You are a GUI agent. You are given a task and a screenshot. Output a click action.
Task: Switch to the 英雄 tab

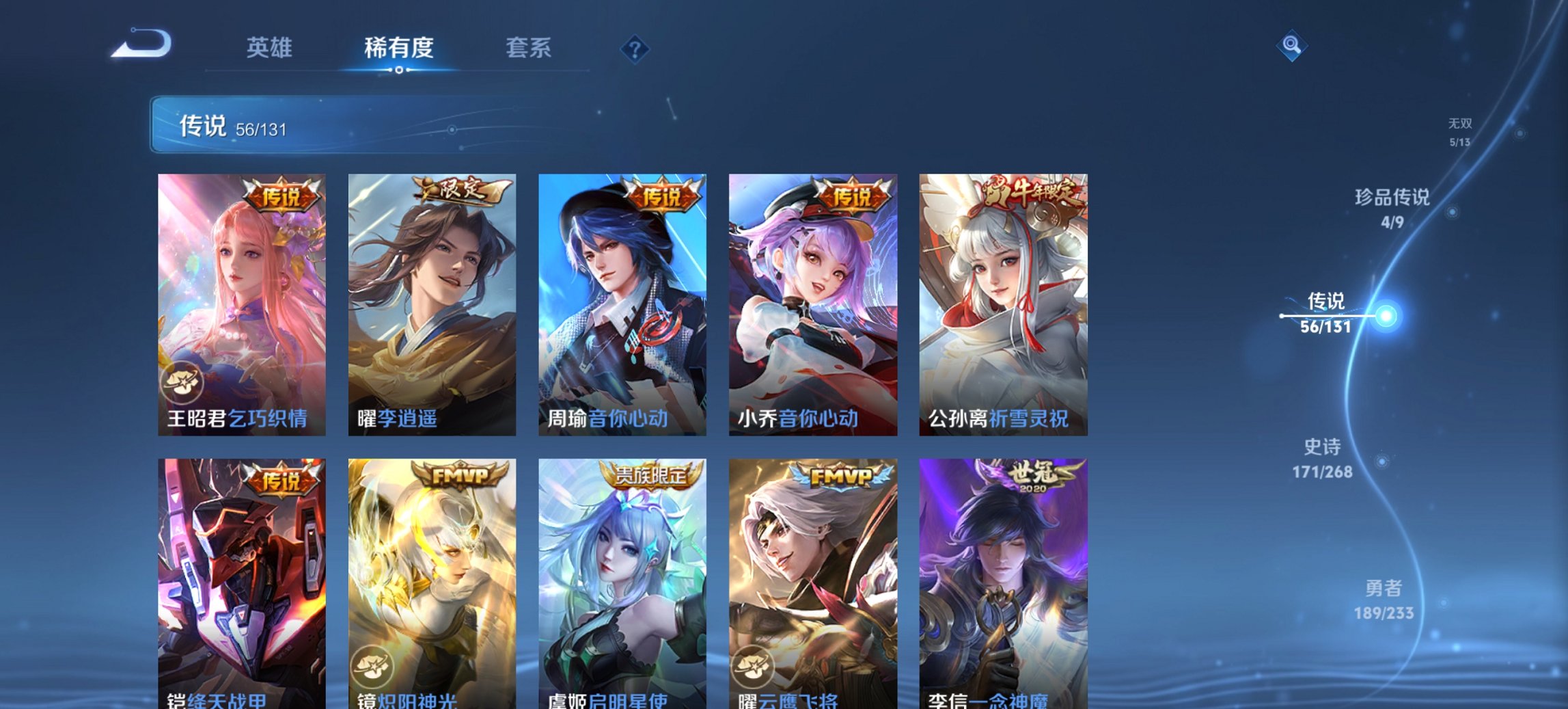pyautogui.click(x=271, y=48)
